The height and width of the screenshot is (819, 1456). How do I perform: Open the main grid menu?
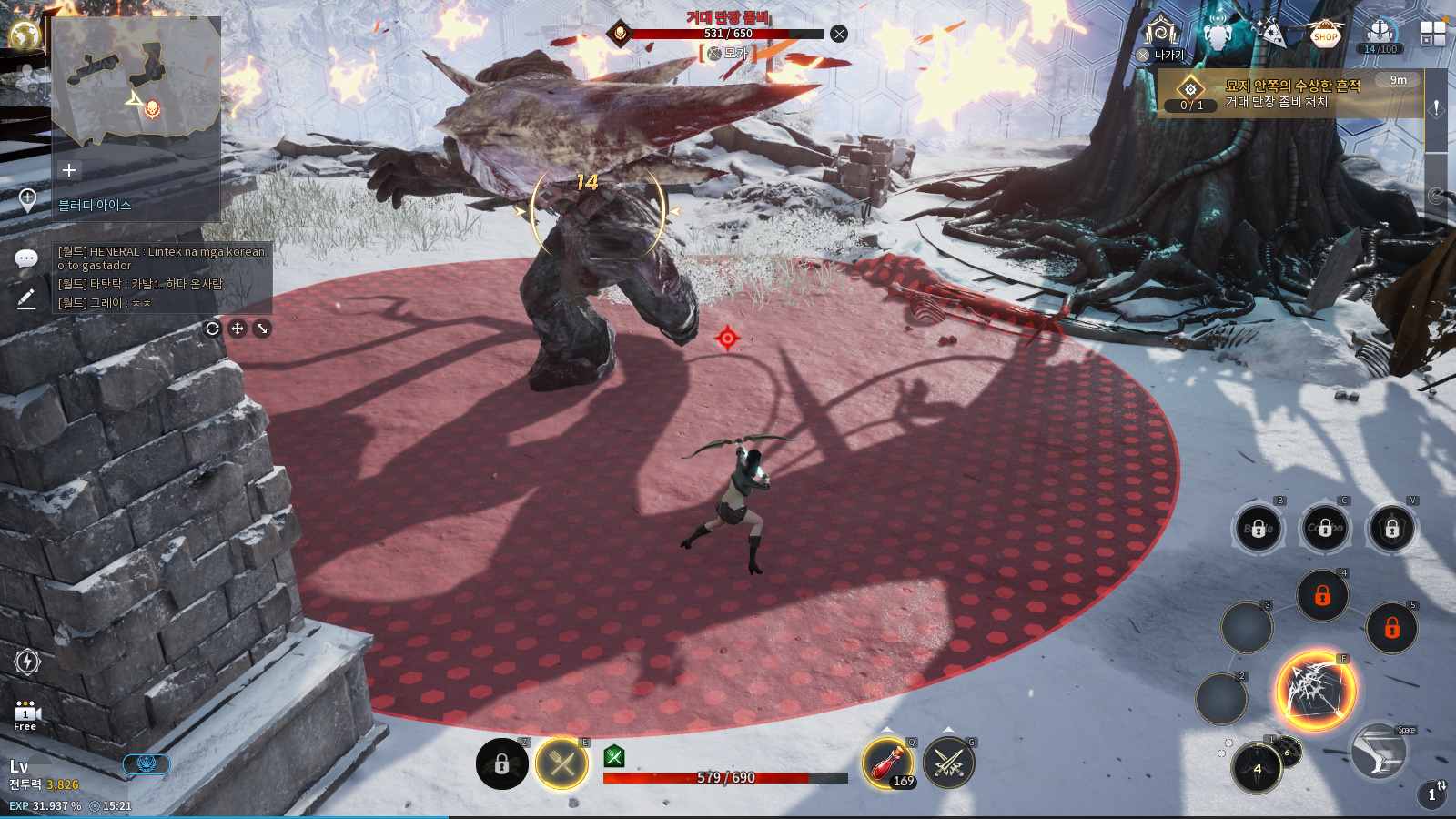[1432, 35]
